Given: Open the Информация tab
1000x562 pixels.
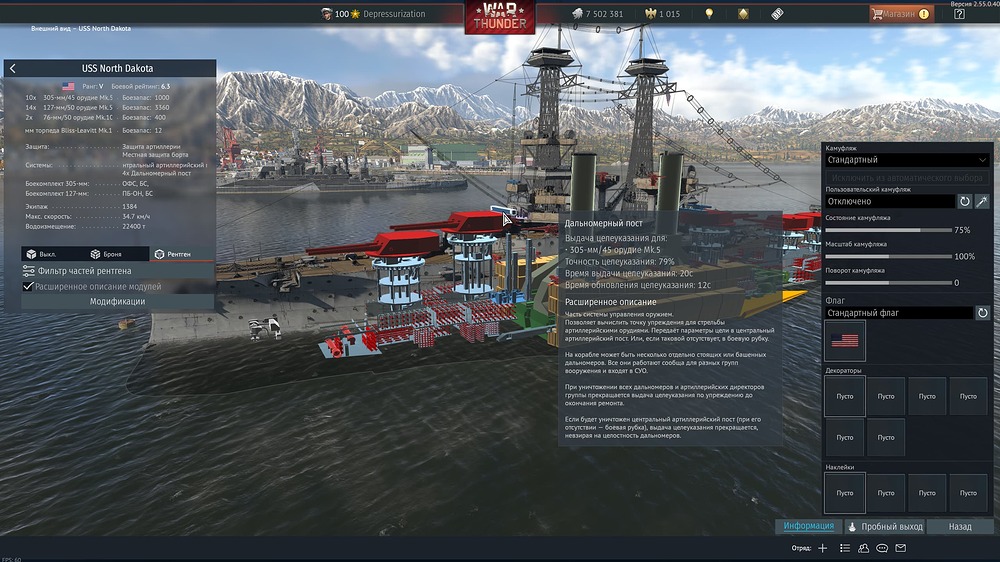Looking at the screenshot, I should (x=808, y=526).
